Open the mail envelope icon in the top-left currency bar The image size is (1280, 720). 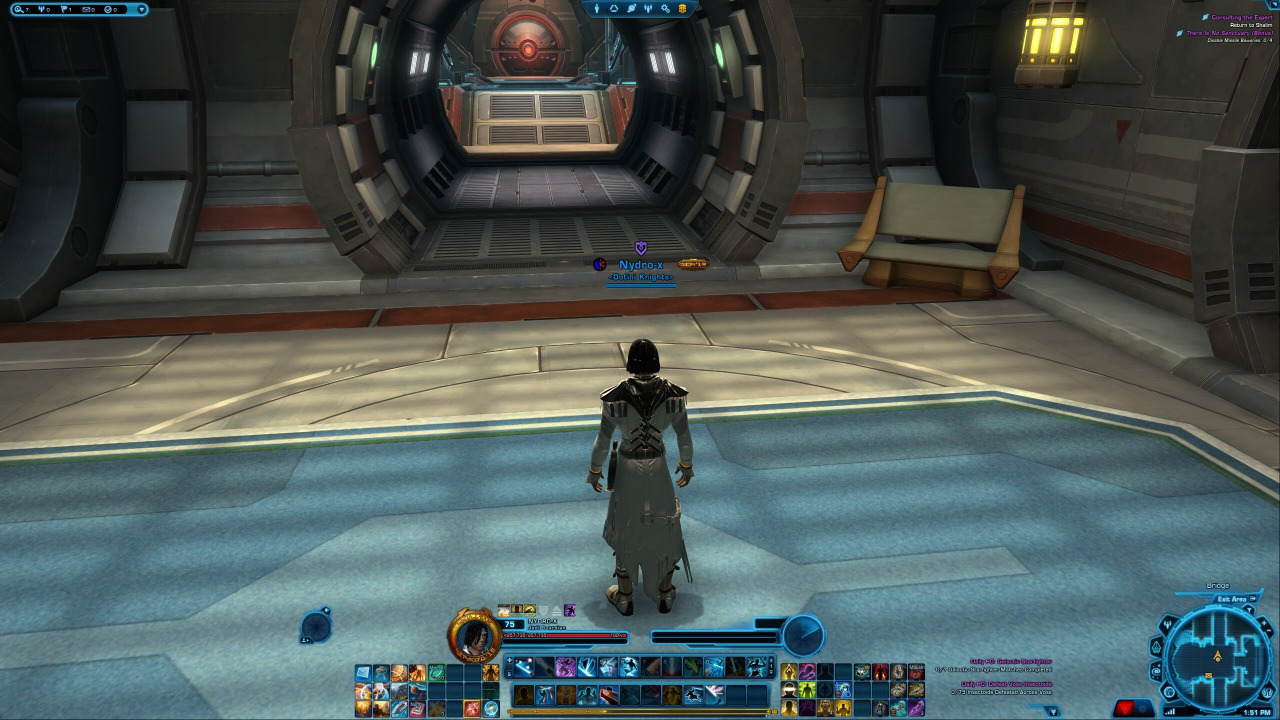(87, 9)
